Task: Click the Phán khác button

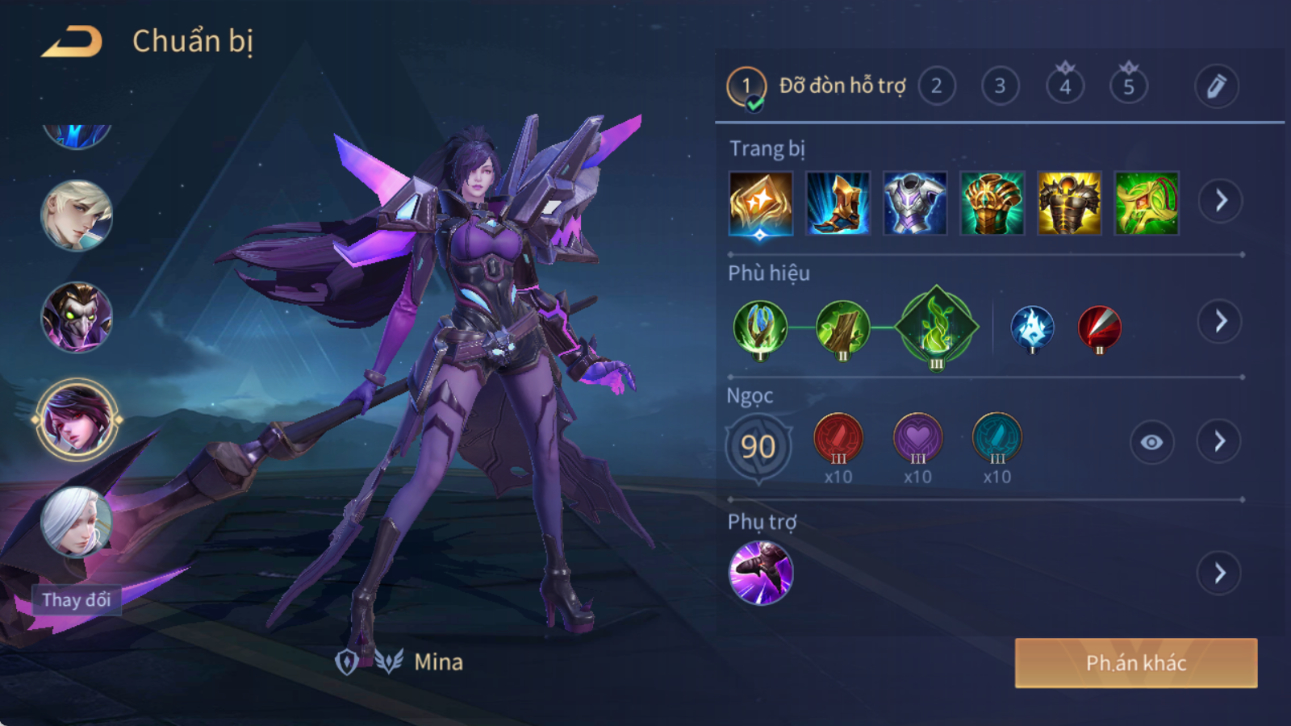Action: tap(1136, 663)
